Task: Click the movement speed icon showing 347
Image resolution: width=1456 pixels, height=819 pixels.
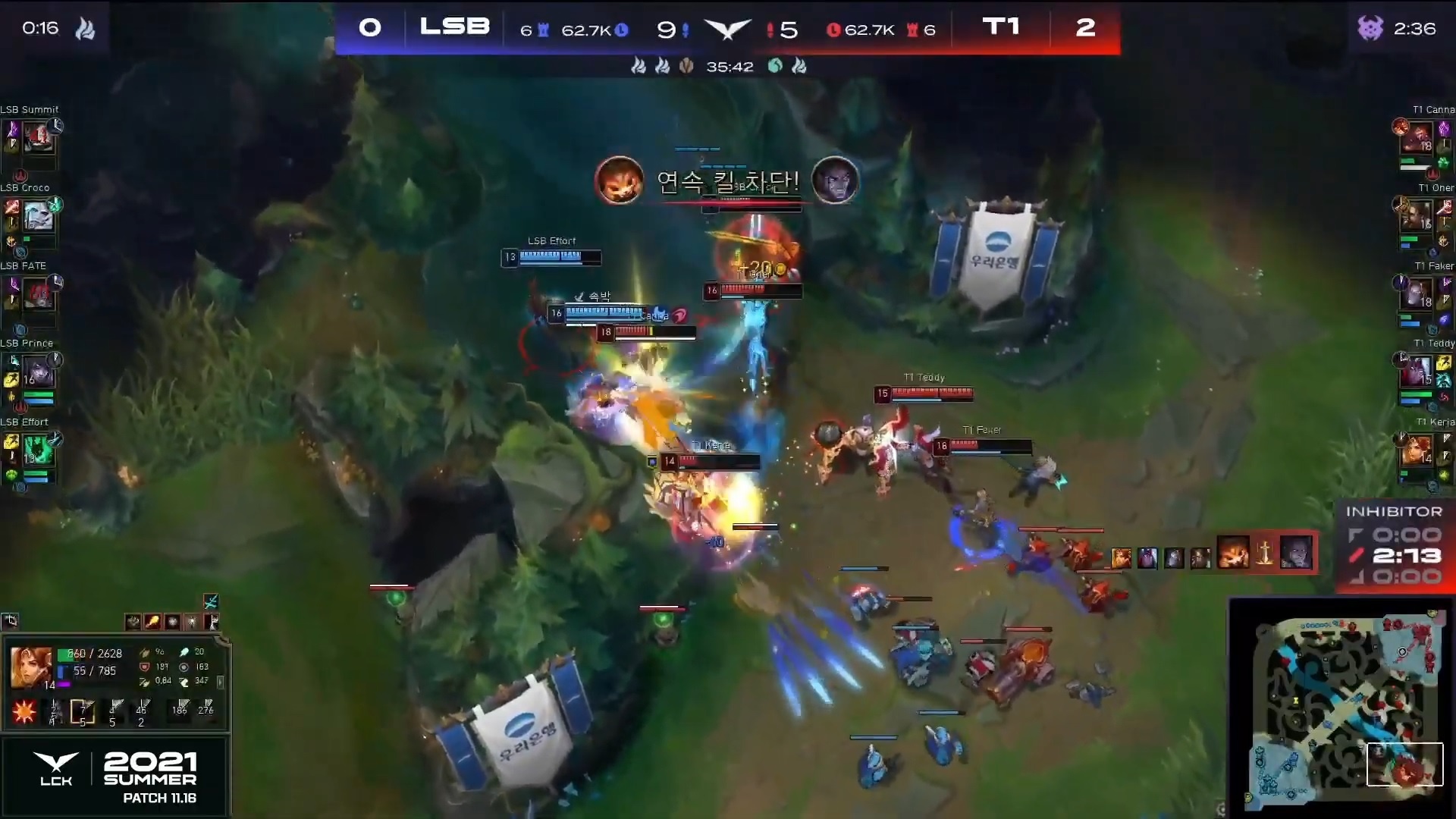Action: coord(185,682)
